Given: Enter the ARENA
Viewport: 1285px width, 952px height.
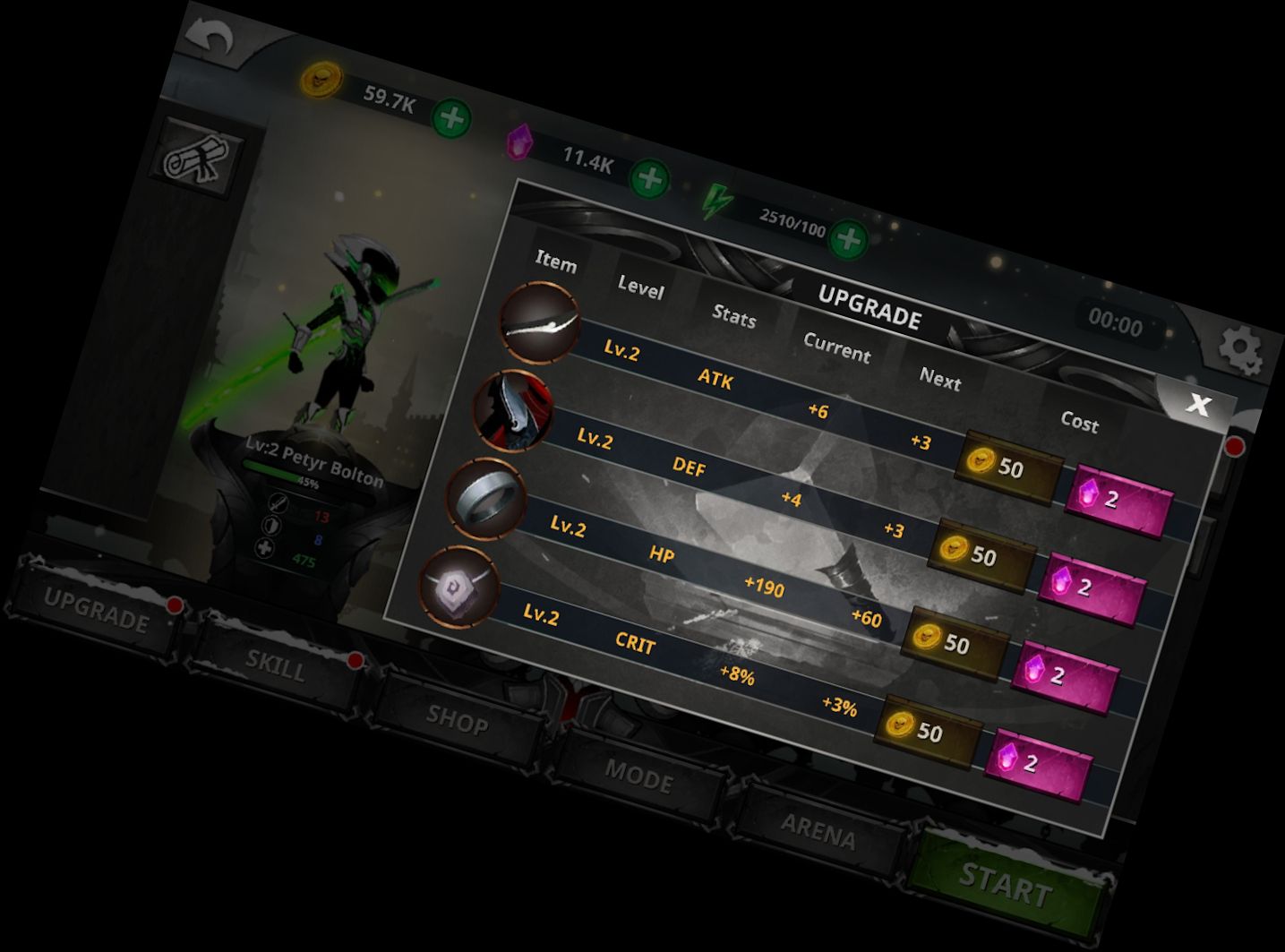Looking at the screenshot, I should (x=818, y=832).
